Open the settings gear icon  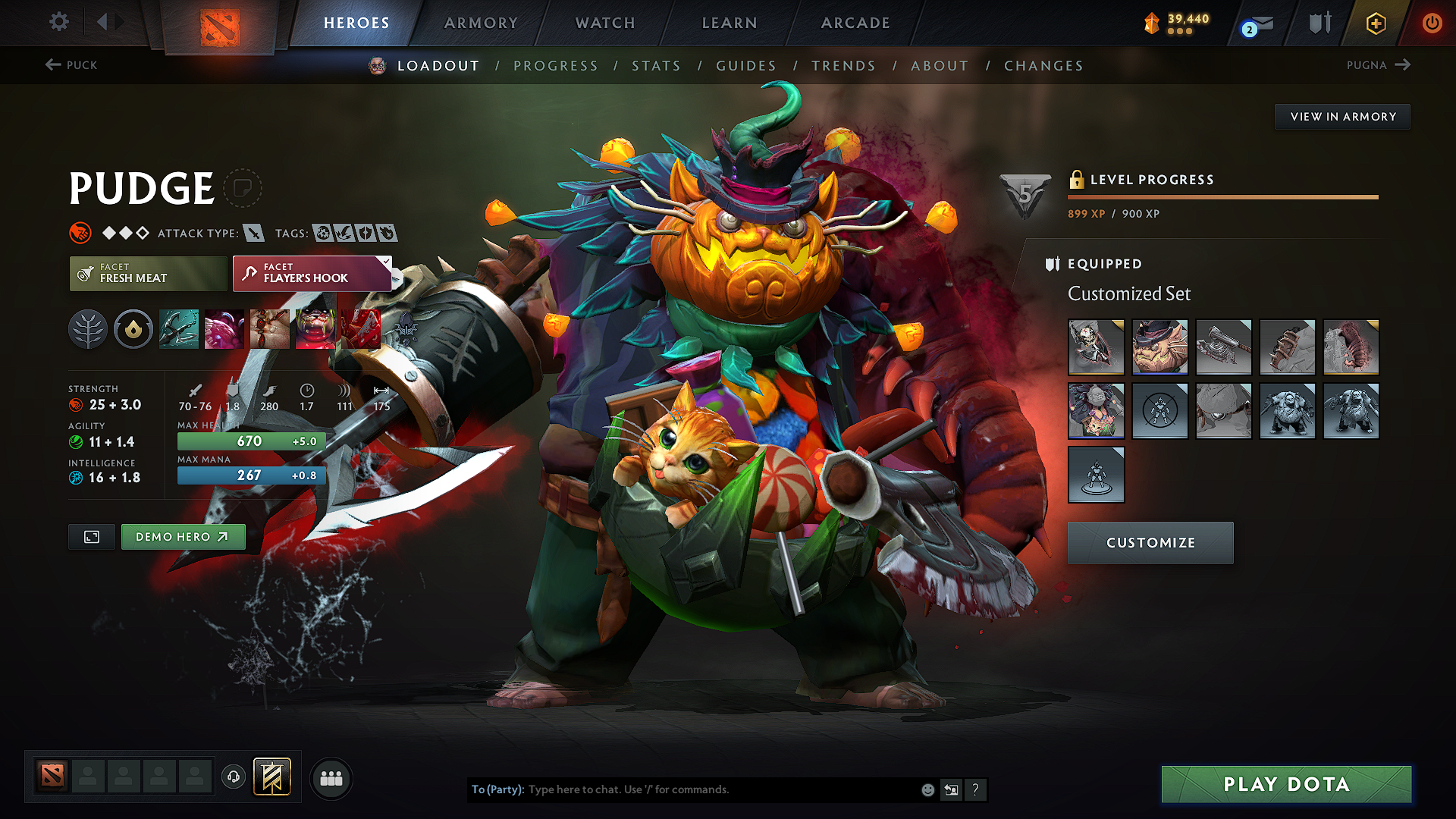[58, 22]
